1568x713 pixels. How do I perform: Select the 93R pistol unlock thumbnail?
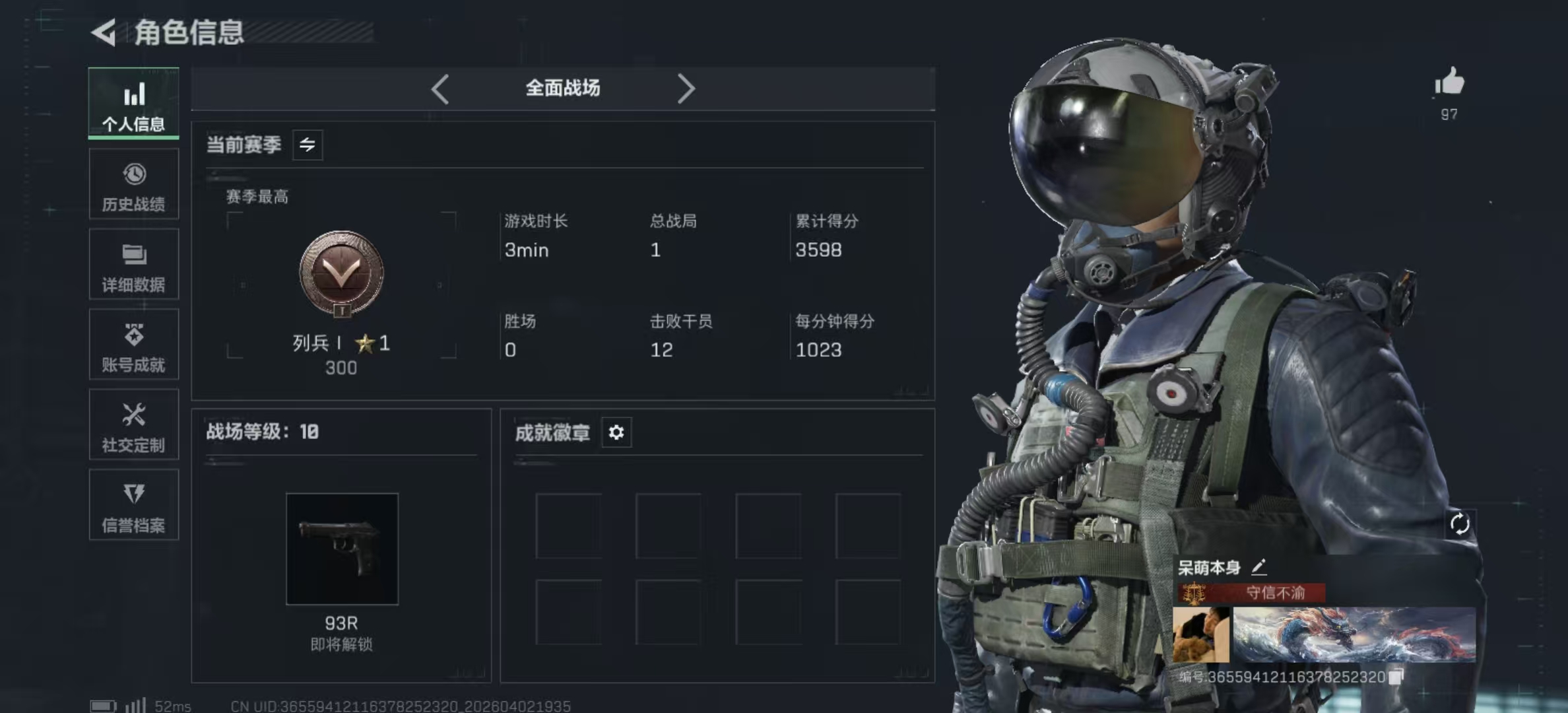[x=342, y=549]
